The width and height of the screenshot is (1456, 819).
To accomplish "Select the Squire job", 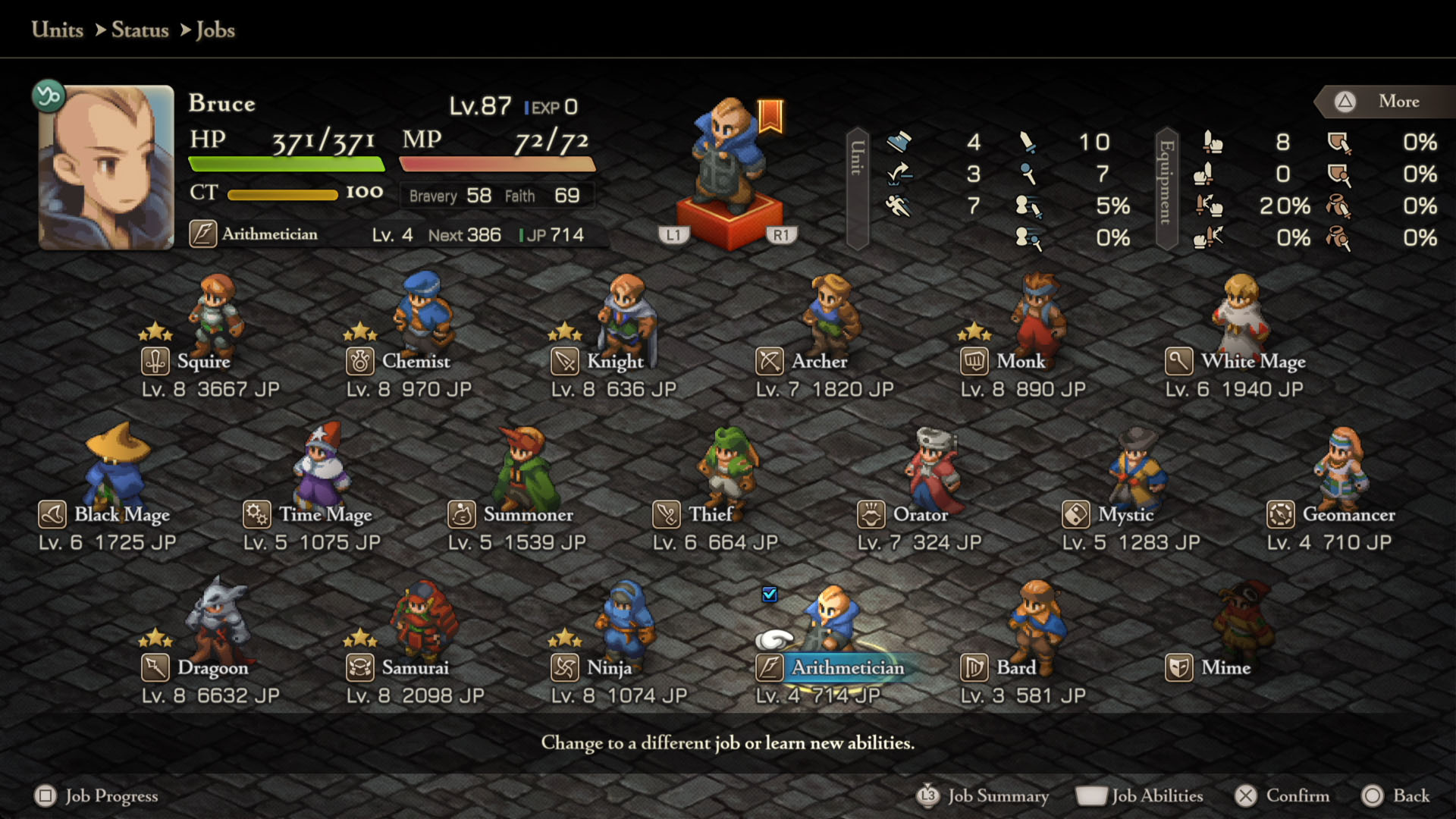I will [x=203, y=362].
